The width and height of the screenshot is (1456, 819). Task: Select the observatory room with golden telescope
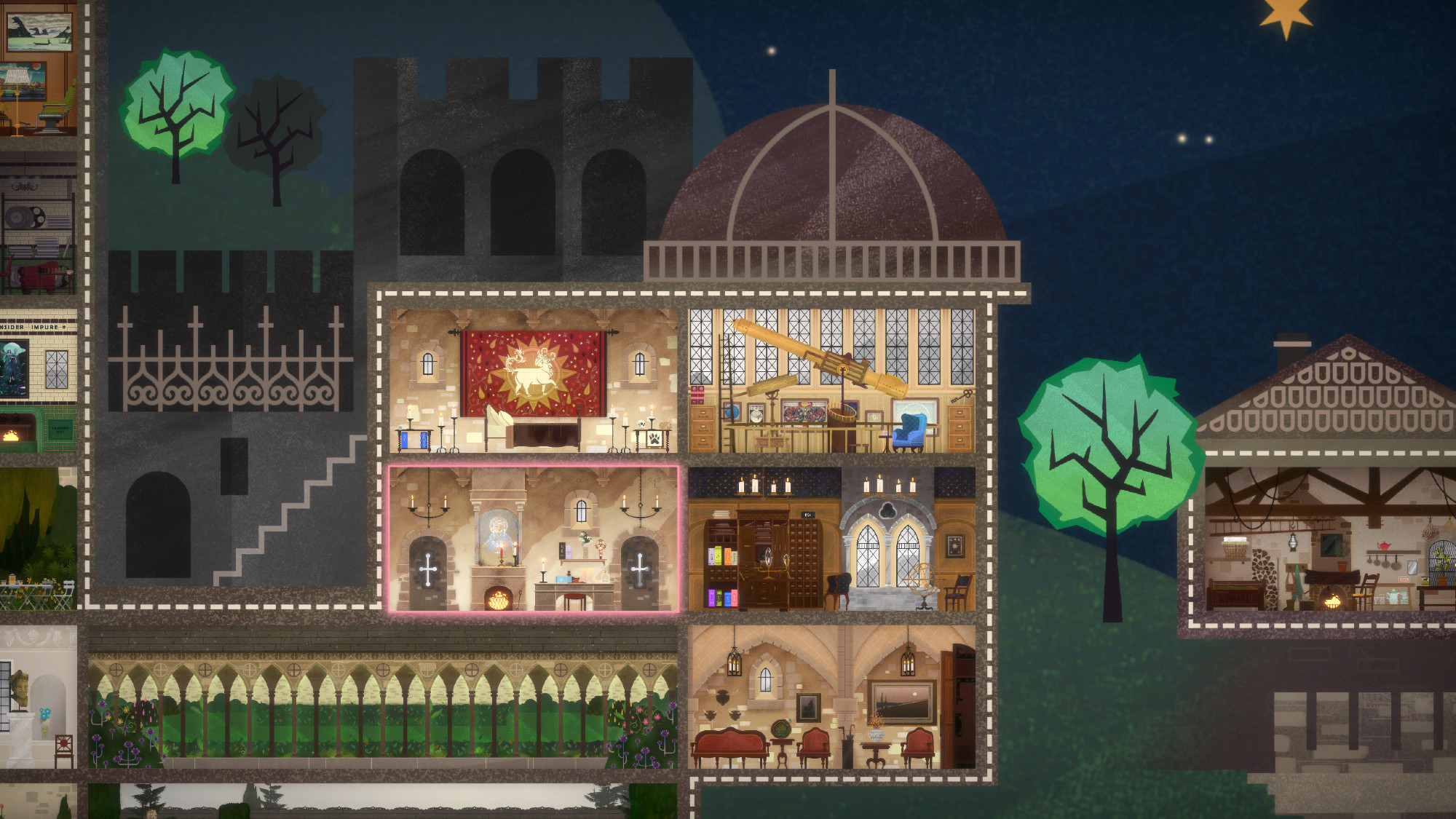coord(831,381)
